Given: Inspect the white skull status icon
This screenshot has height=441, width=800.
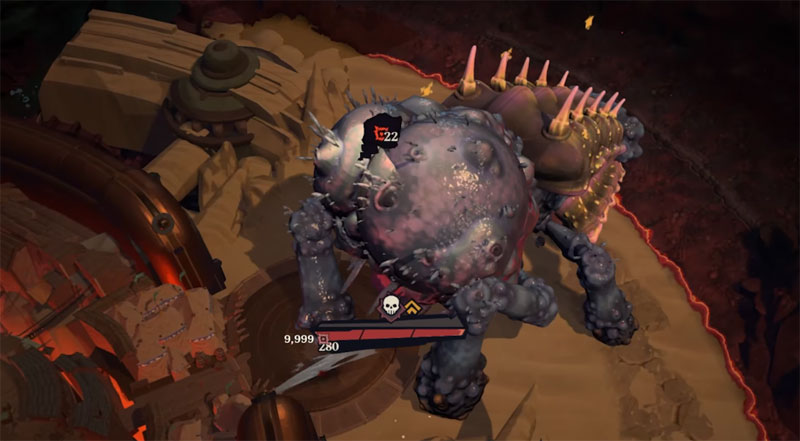Looking at the screenshot, I should (x=390, y=306).
